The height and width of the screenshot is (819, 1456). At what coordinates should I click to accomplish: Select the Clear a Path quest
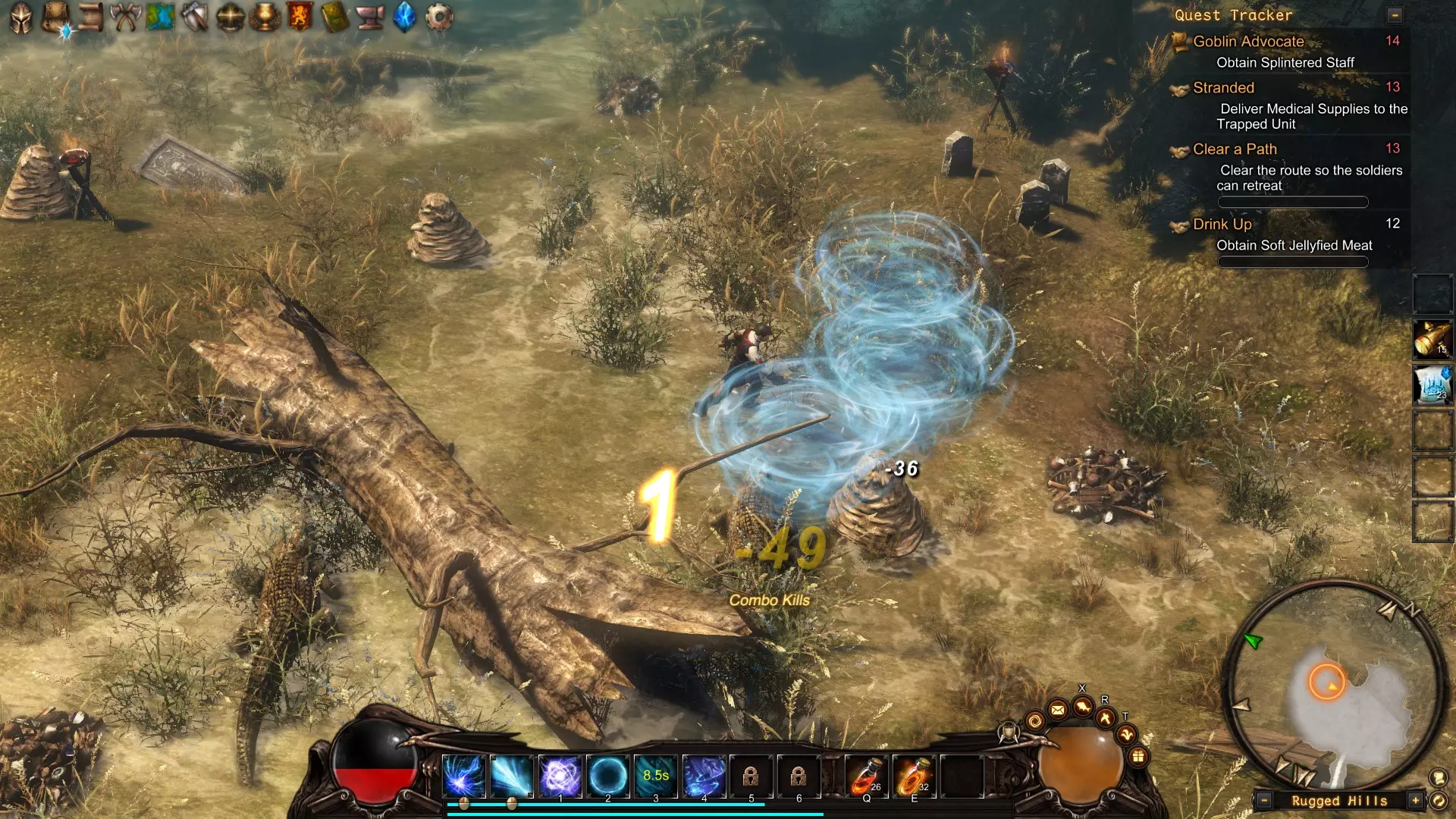click(x=1235, y=149)
